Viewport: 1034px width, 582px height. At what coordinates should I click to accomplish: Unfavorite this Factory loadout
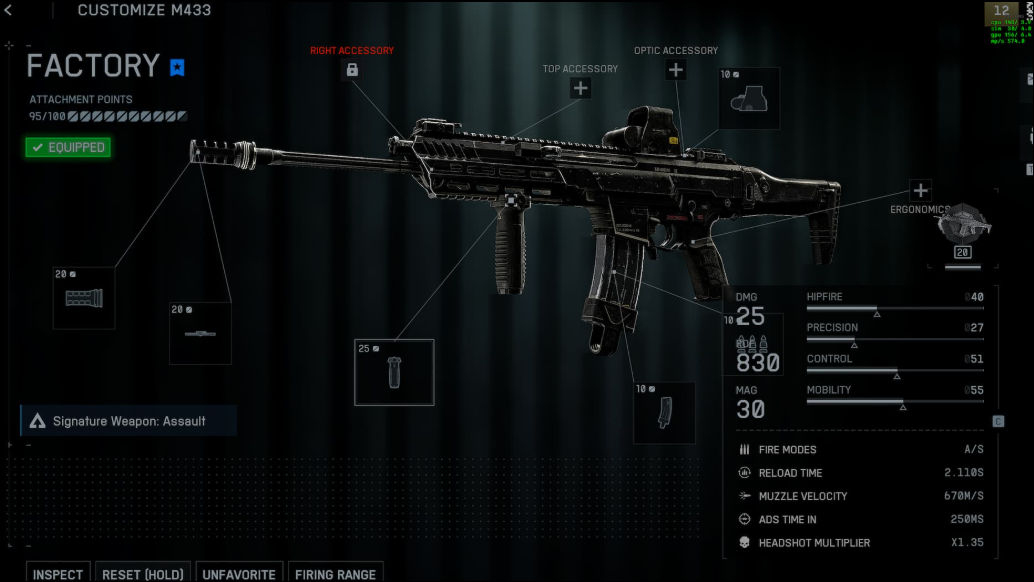[x=239, y=574]
